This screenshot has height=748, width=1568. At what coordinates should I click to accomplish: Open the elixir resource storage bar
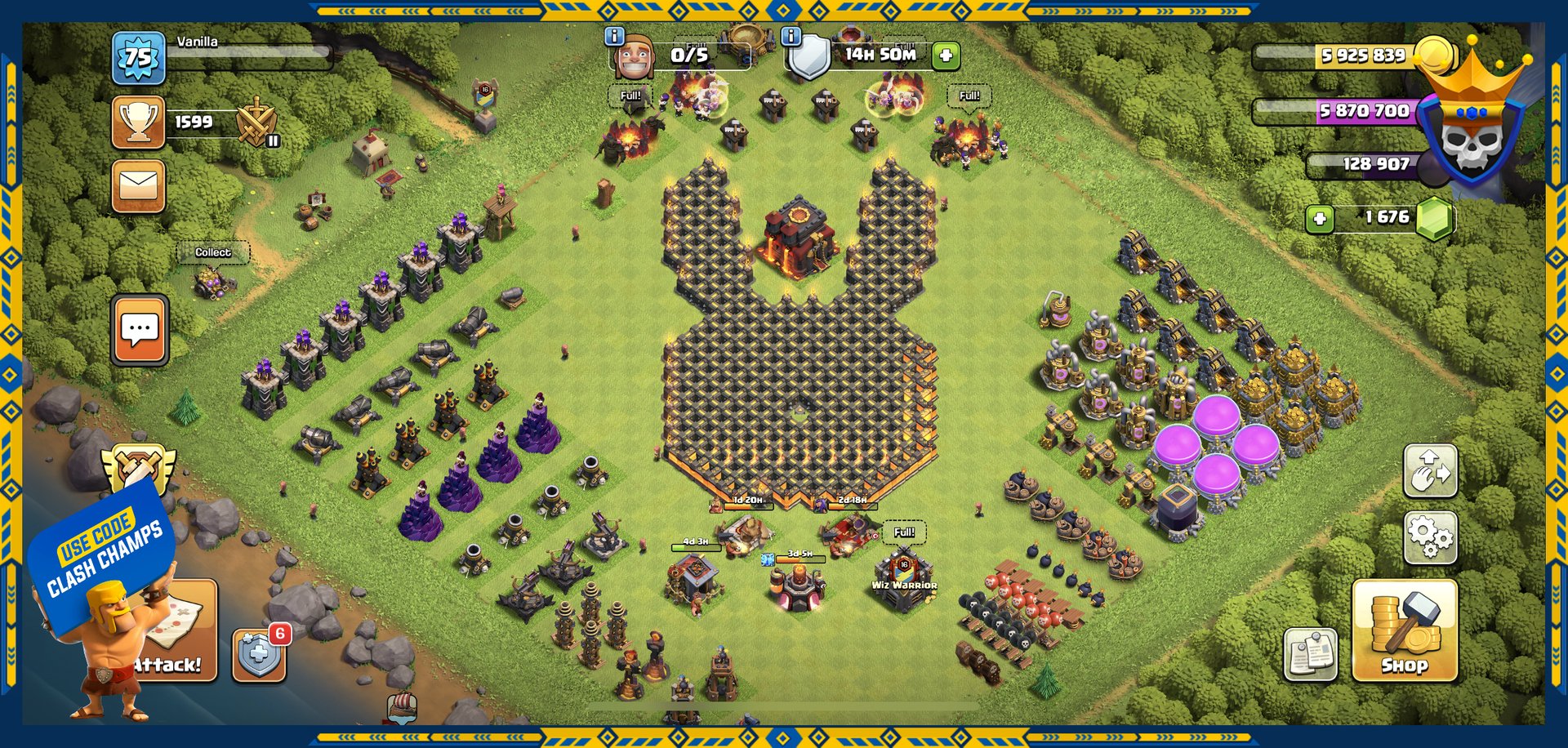[x=1347, y=111]
